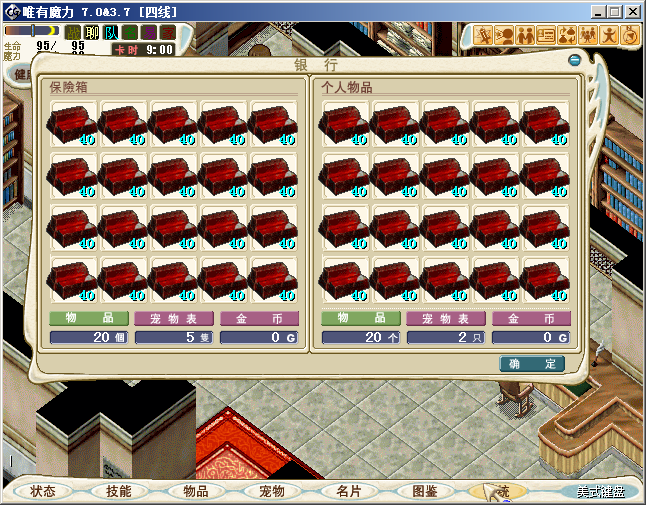Open the 图鉴 encyclopedia menu

[425, 491]
